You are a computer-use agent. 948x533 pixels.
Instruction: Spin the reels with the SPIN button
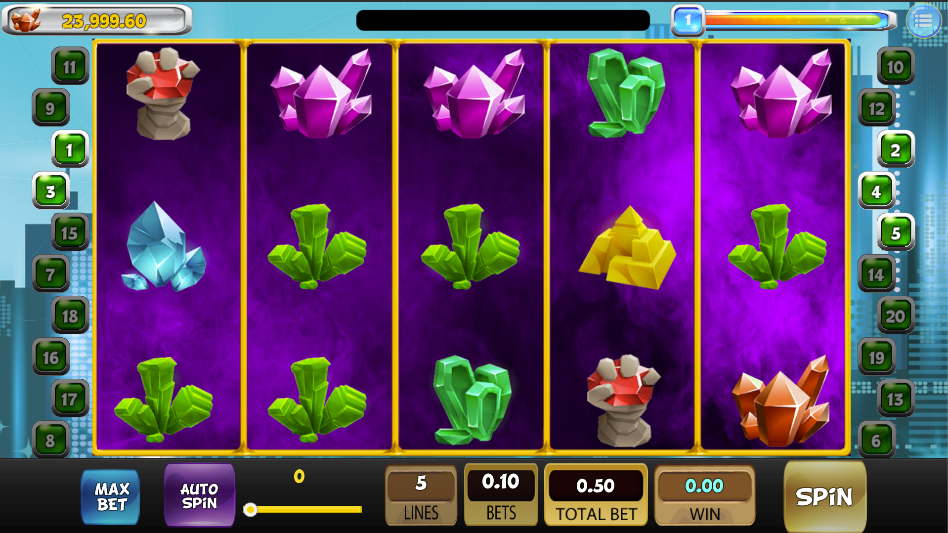[x=824, y=497]
